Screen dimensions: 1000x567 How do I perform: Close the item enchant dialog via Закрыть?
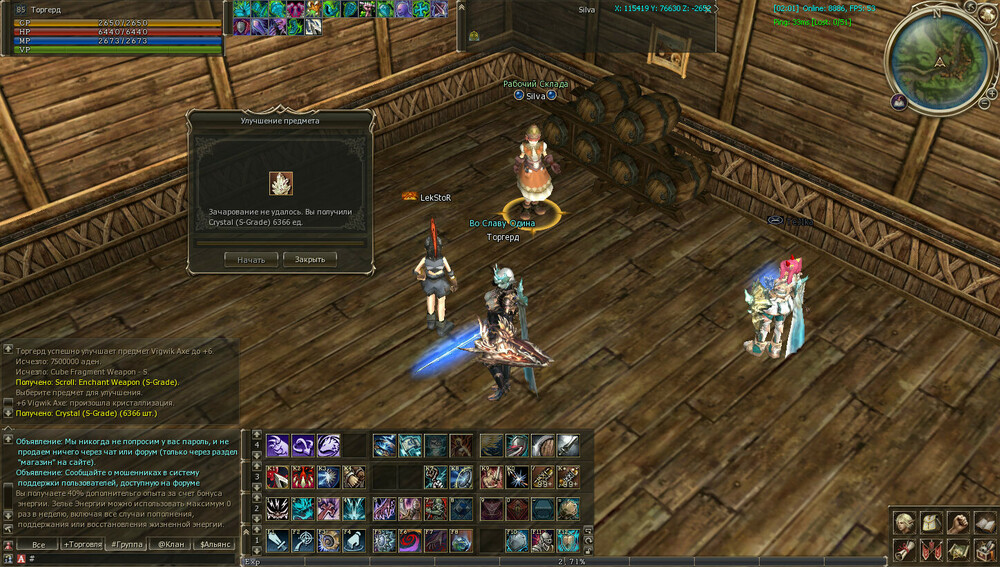tap(309, 259)
